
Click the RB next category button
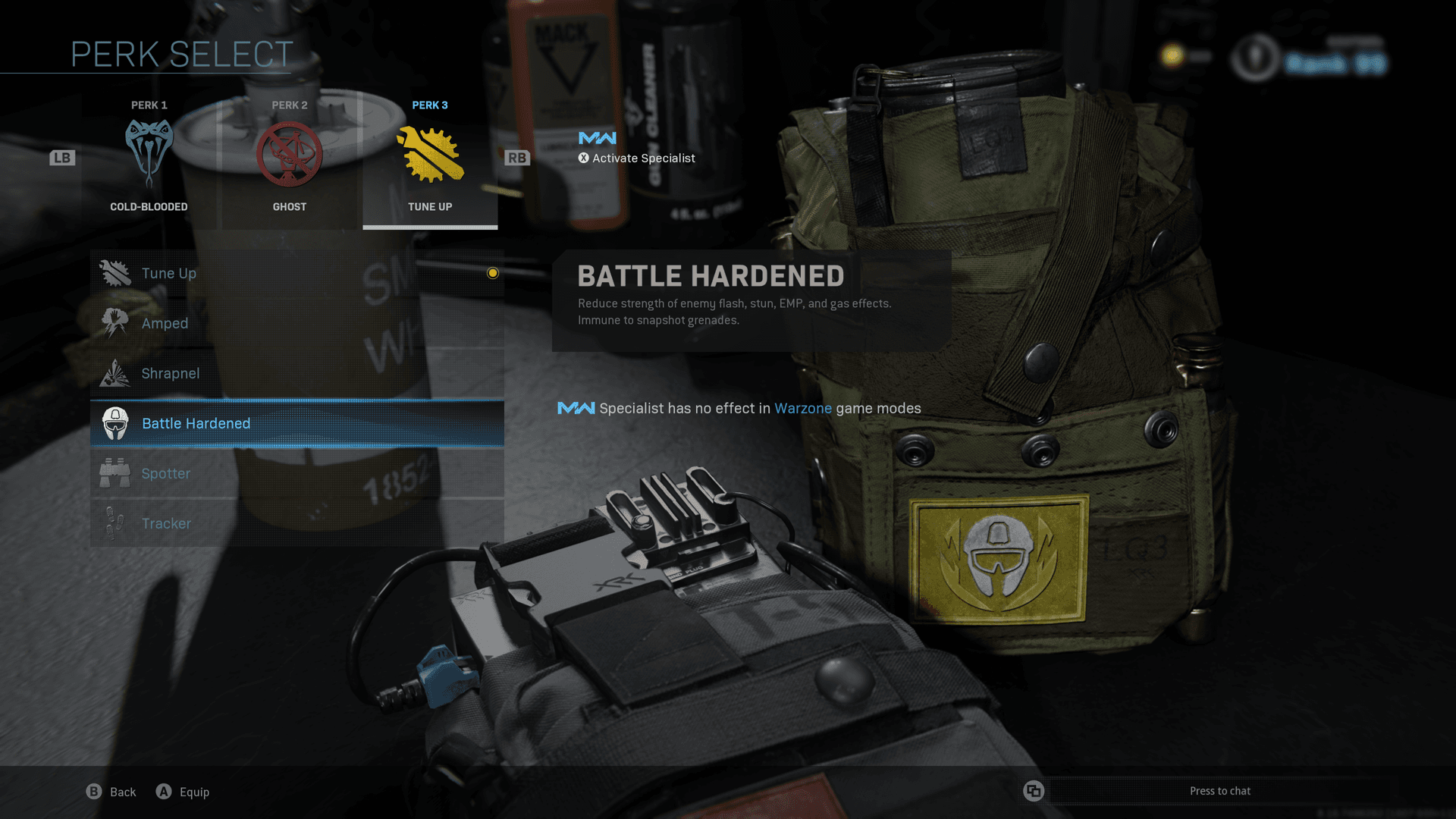[518, 158]
